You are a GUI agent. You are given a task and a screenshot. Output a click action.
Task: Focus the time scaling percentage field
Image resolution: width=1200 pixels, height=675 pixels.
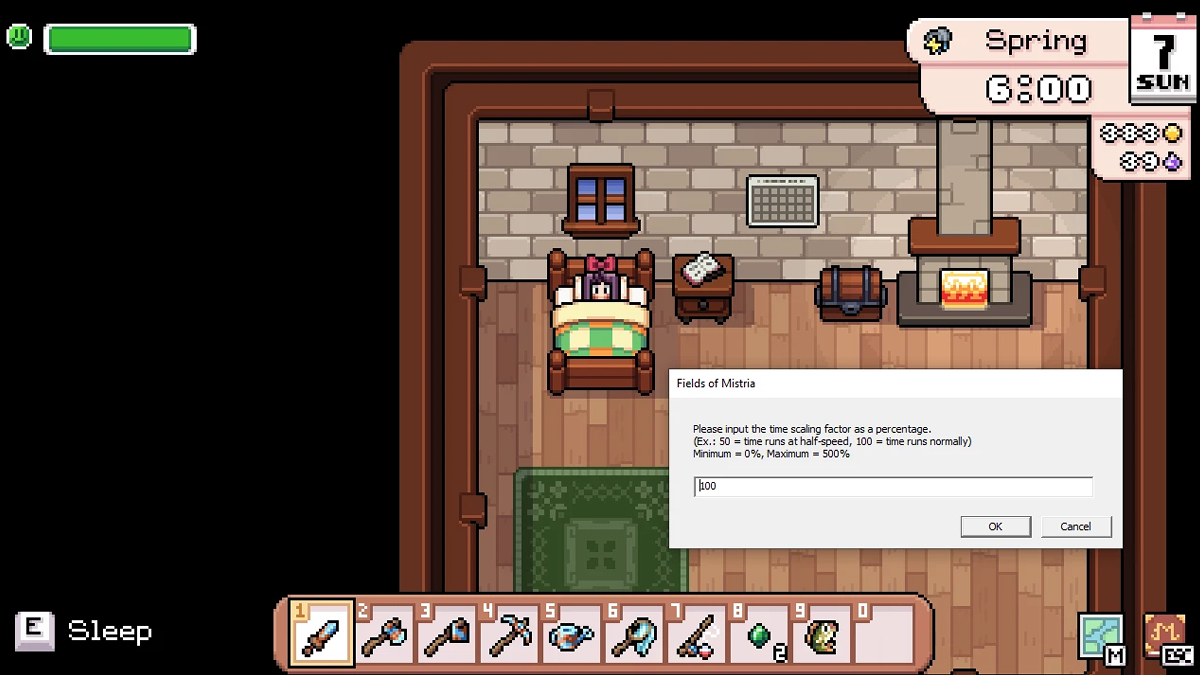coord(893,486)
